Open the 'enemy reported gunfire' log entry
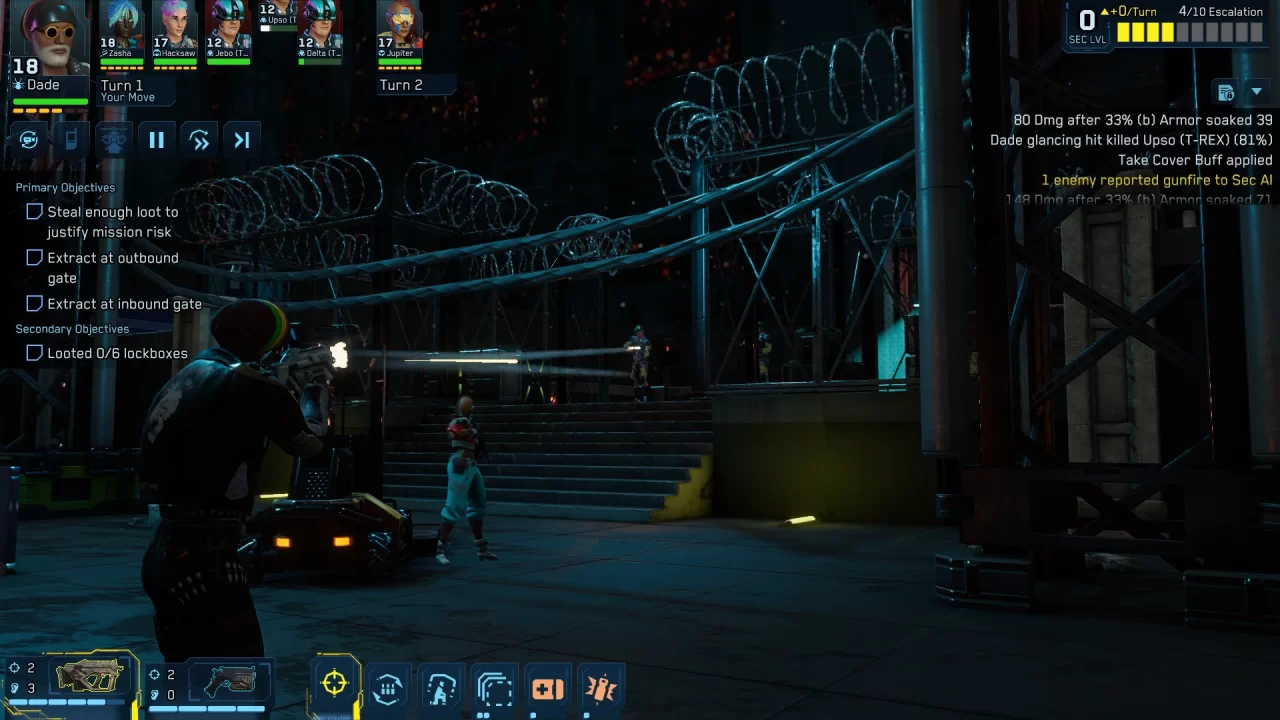Screen dimensions: 1280x720 click(x=1156, y=180)
